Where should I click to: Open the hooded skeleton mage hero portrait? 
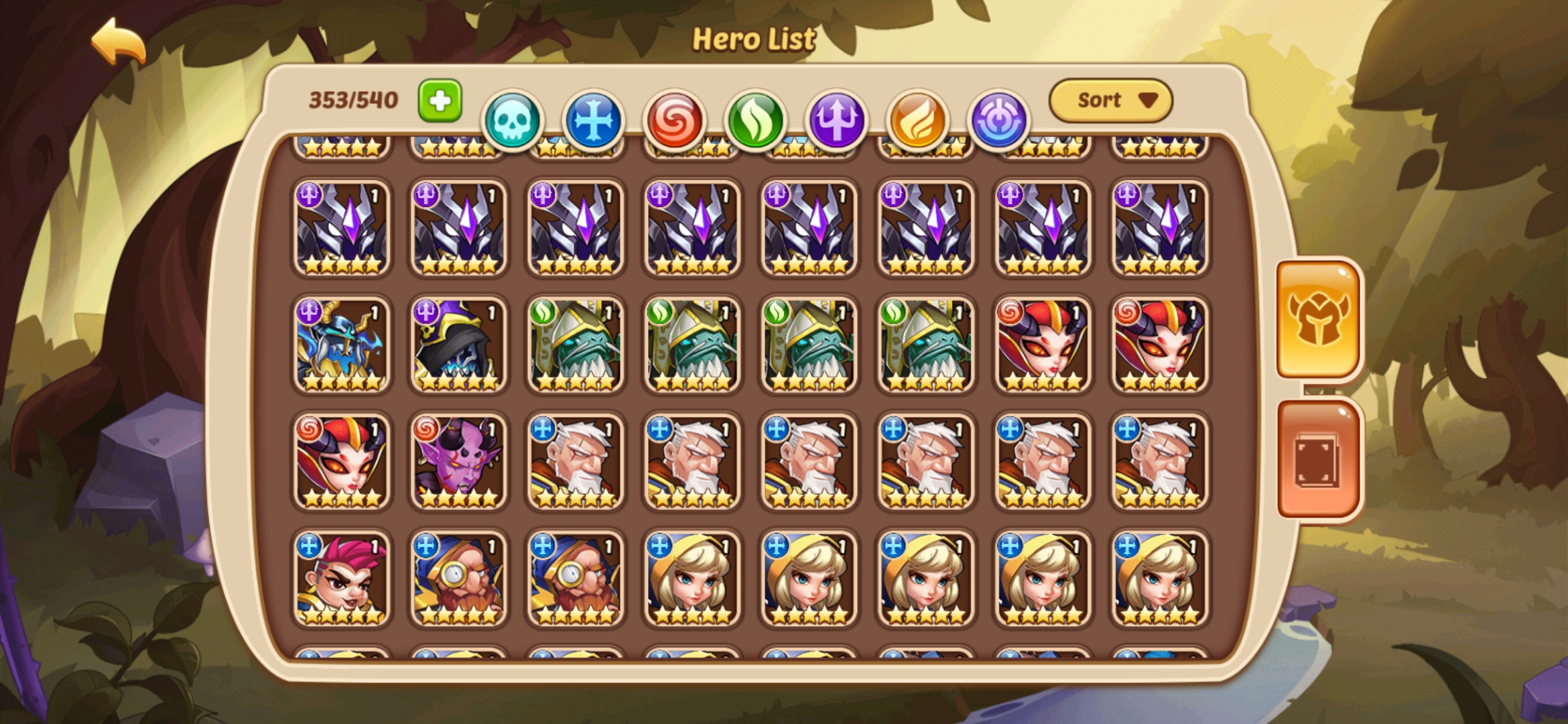click(x=460, y=347)
